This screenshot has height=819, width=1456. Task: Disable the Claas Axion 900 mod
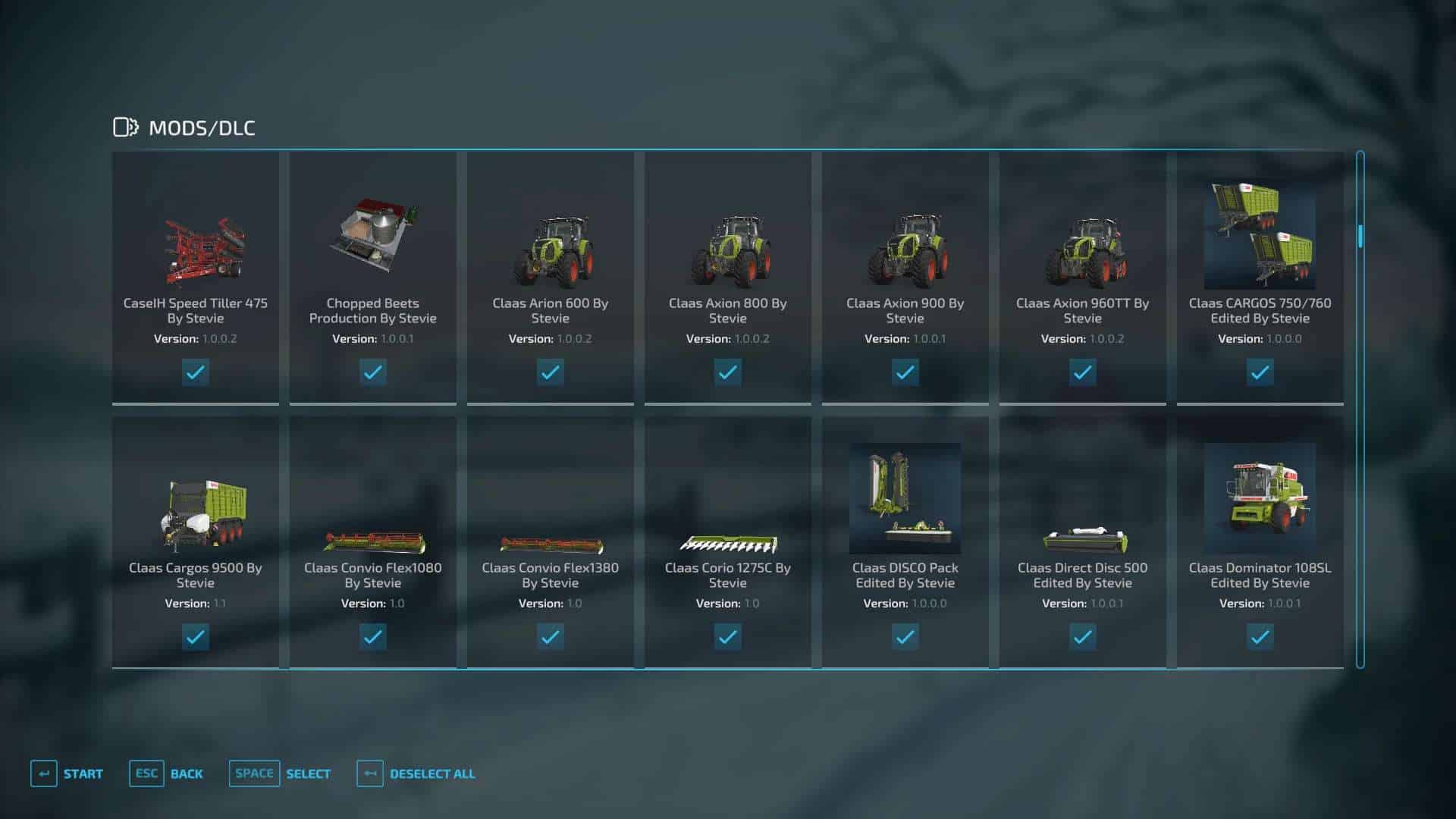[905, 372]
